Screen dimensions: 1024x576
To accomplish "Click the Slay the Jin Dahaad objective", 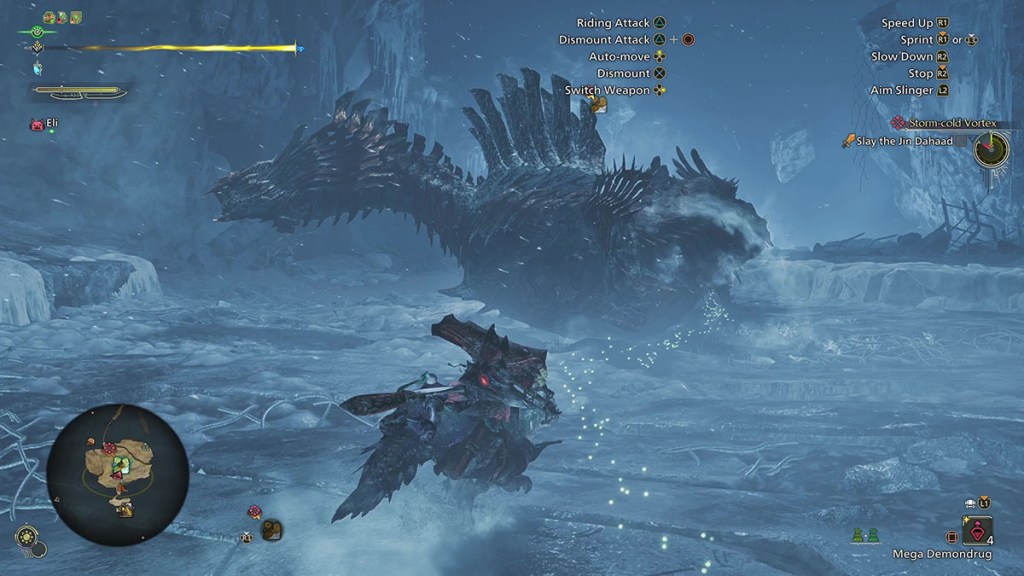I will 908,142.
